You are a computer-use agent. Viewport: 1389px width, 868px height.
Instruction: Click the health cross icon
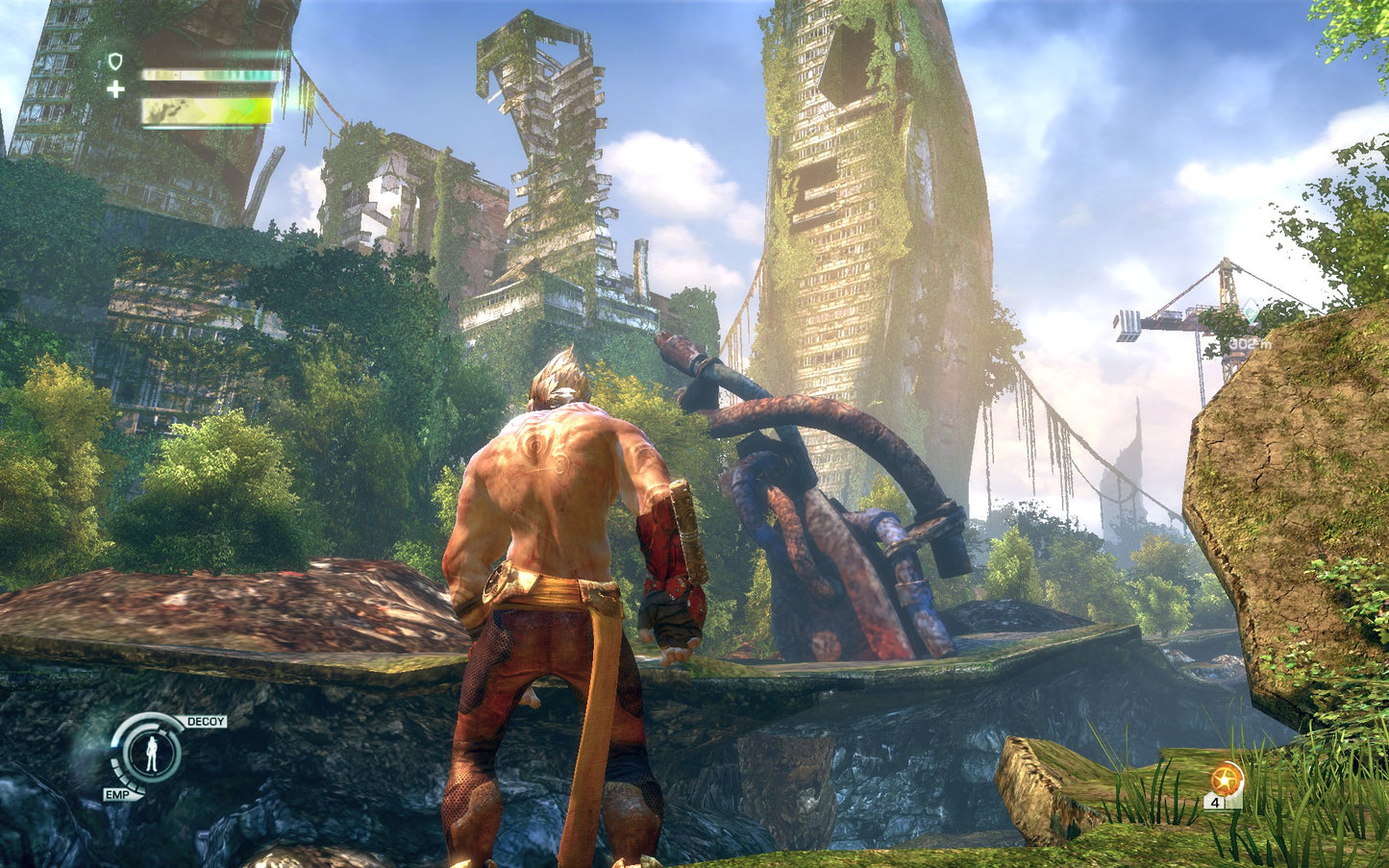pyautogui.click(x=115, y=89)
